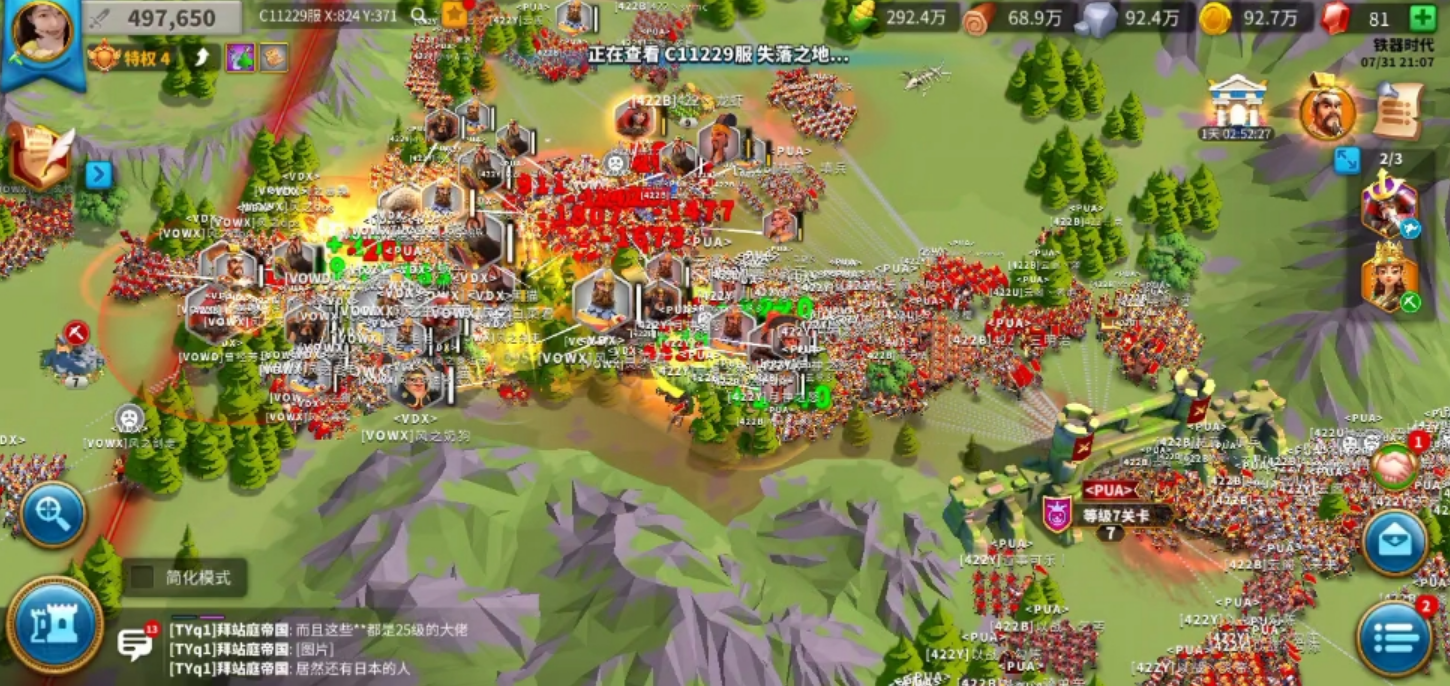Open the coordinate search magnifier

419,15
